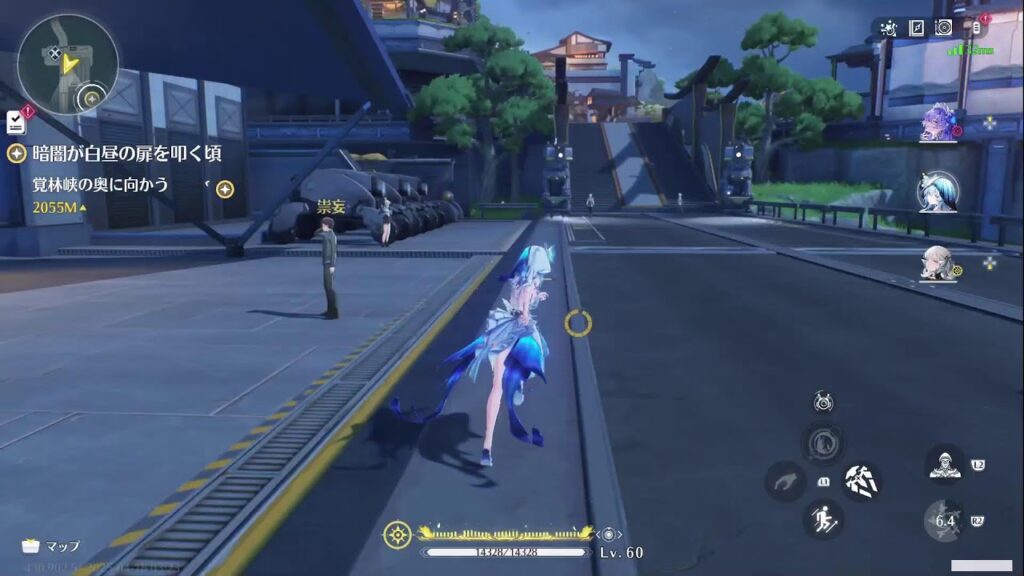
Task: Use the hand grab interaction button
Action: [786, 481]
